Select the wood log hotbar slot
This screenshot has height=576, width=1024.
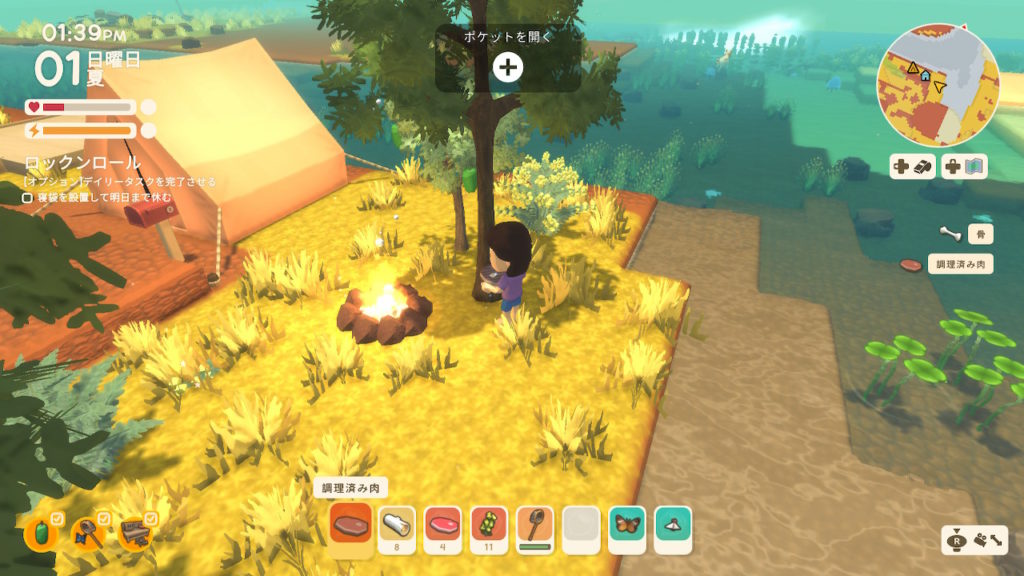[x=397, y=524]
